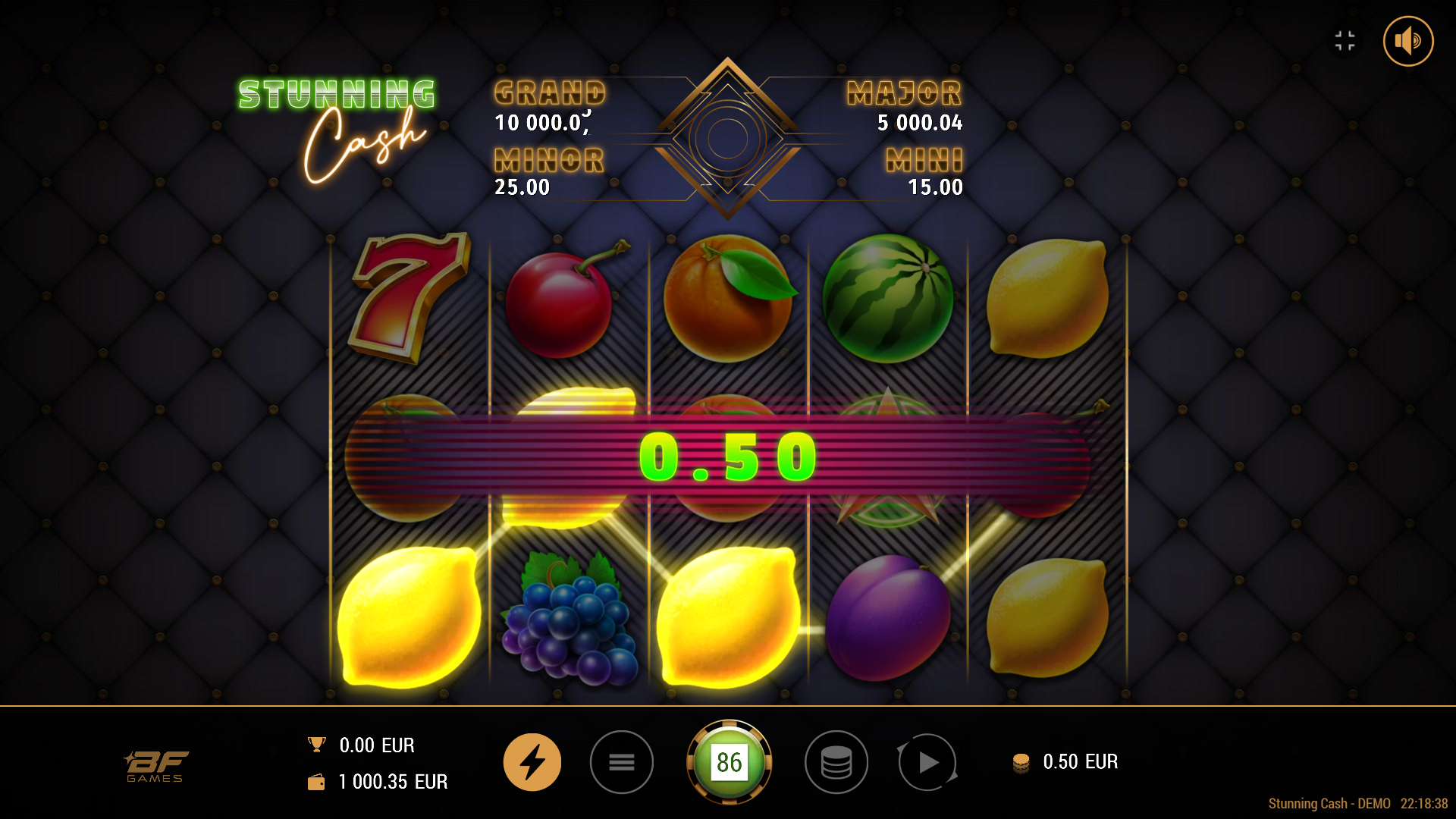This screenshot has width=1456, height=819.
Task: Start autoplay with the play arrow button
Action: click(927, 762)
